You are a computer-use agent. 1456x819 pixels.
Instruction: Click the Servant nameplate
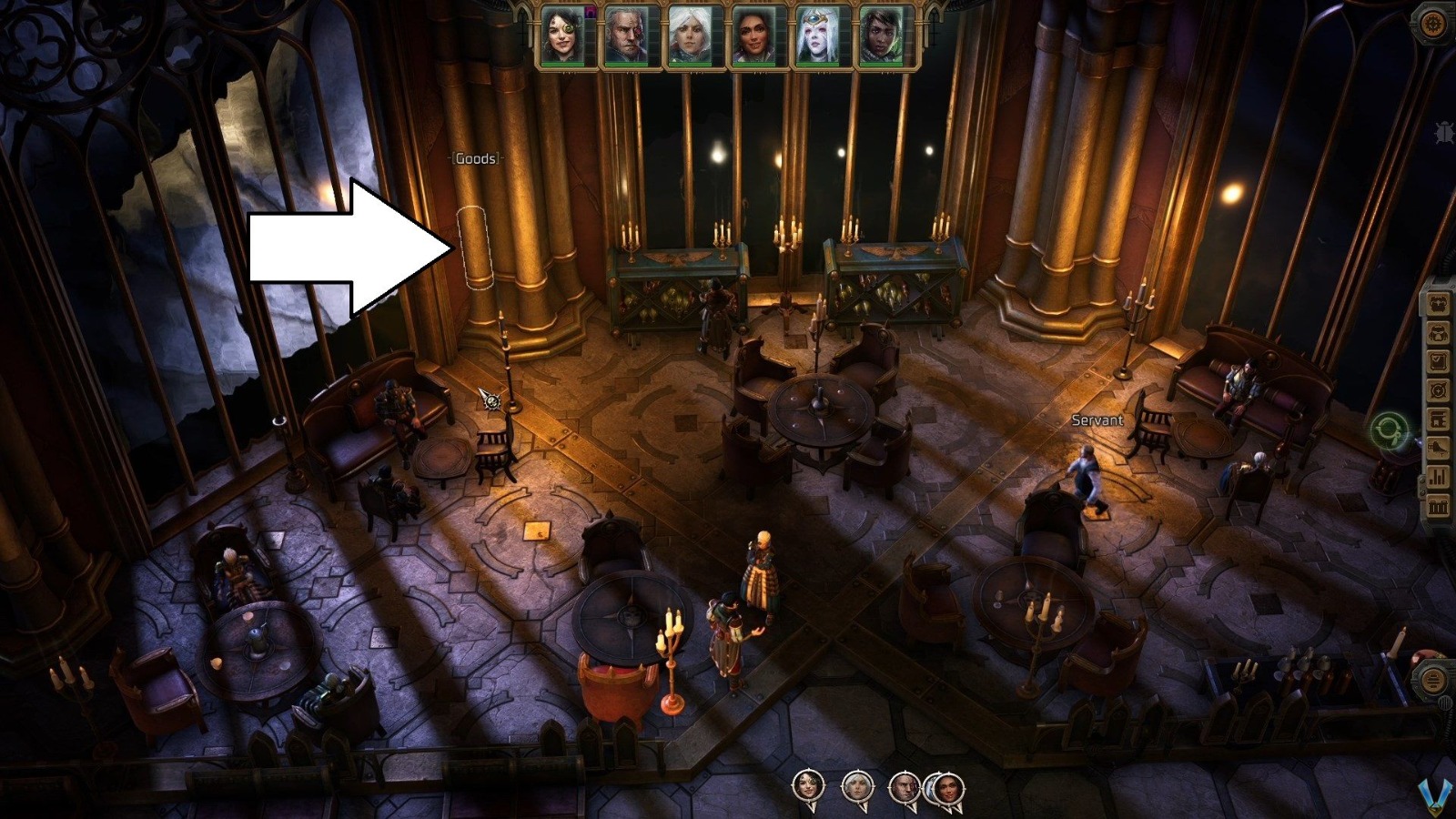click(1097, 420)
